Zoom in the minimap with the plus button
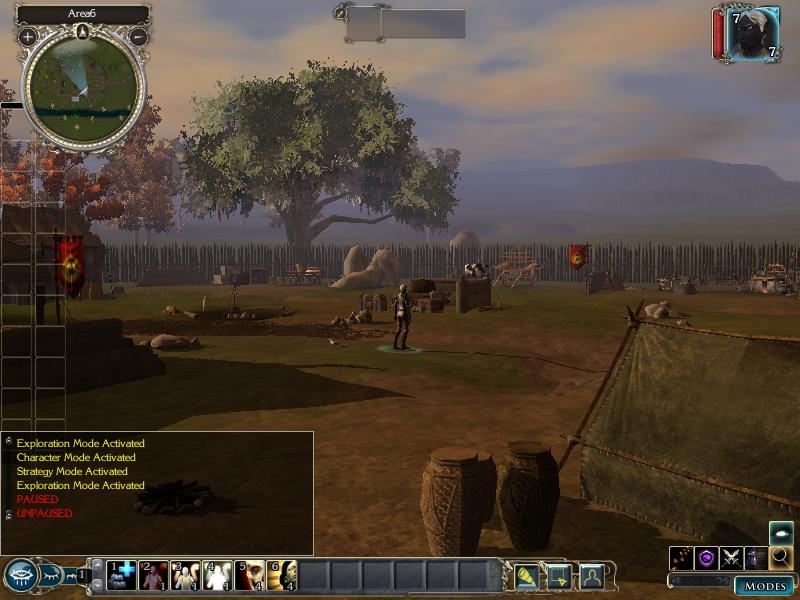The image size is (800, 600). [27, 36]
